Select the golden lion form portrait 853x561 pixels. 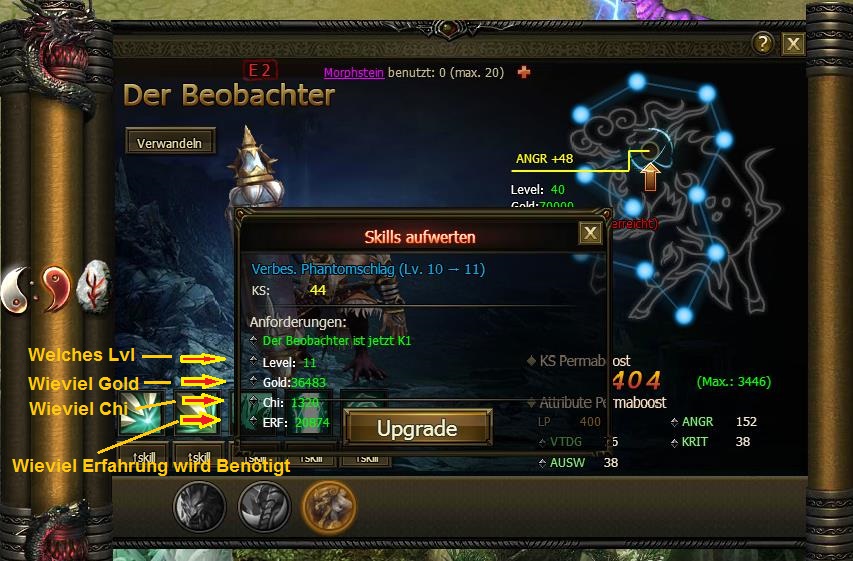(329, 507)
